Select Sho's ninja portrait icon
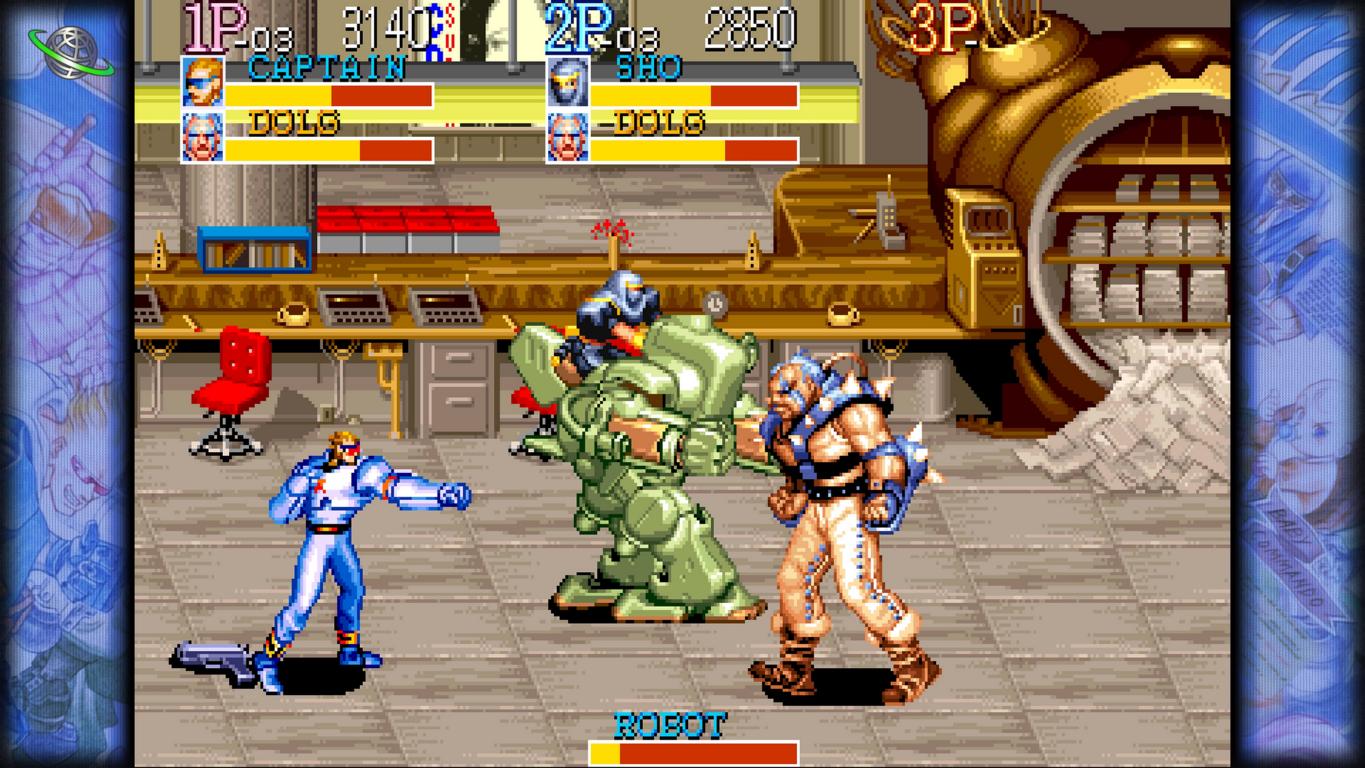 pyautogui.click(x=567, y=82)
